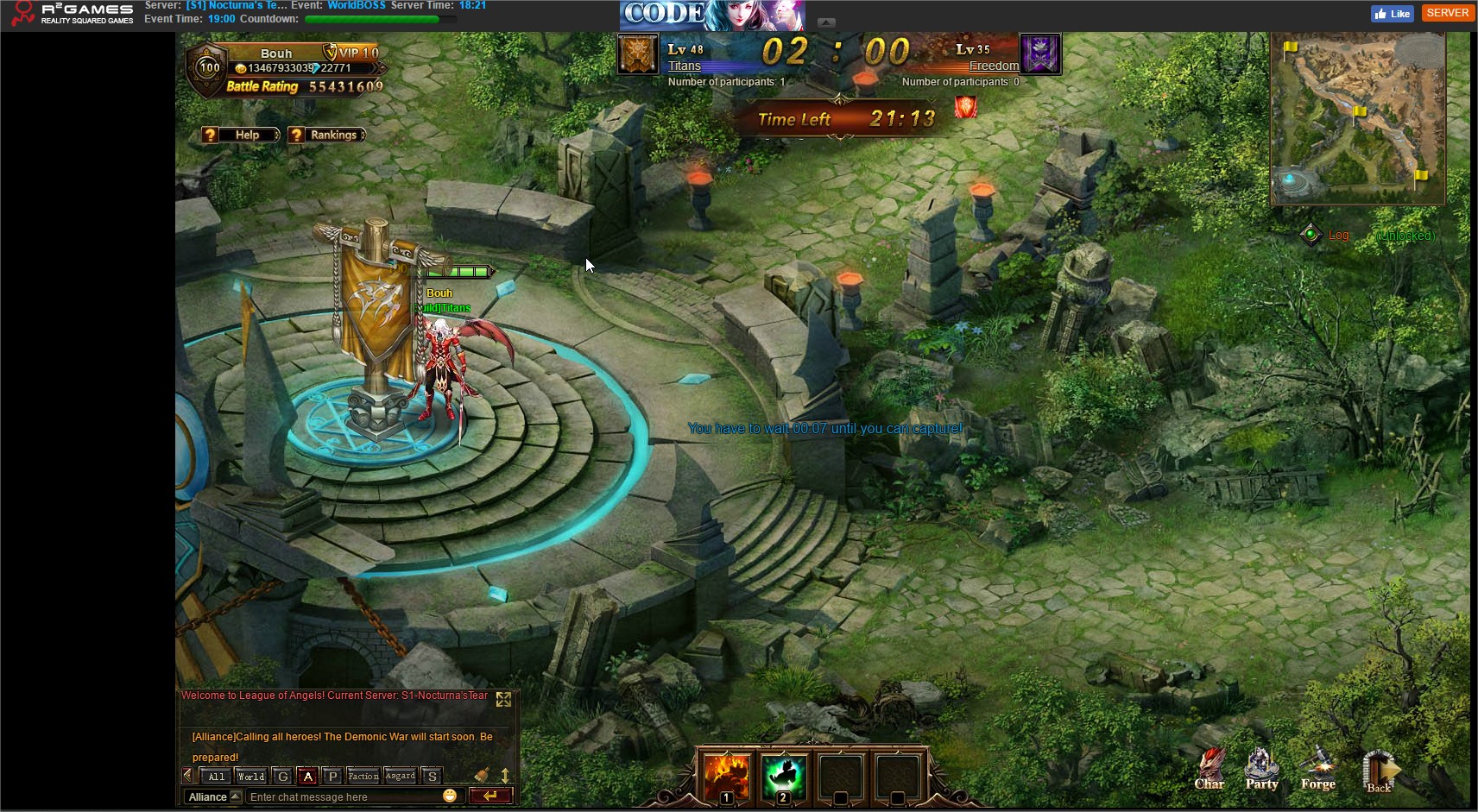Screen dimensions: 1478x812
Task: Click the orange SERVER button
Action: tap(1447, 13)
